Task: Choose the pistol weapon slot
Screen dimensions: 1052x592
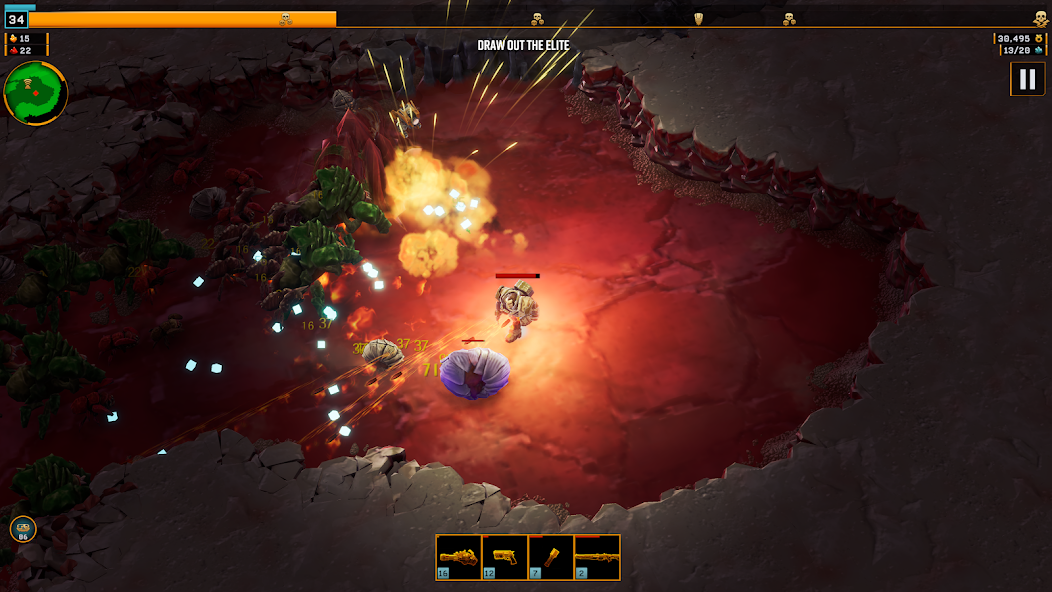Action: [505, 557]
